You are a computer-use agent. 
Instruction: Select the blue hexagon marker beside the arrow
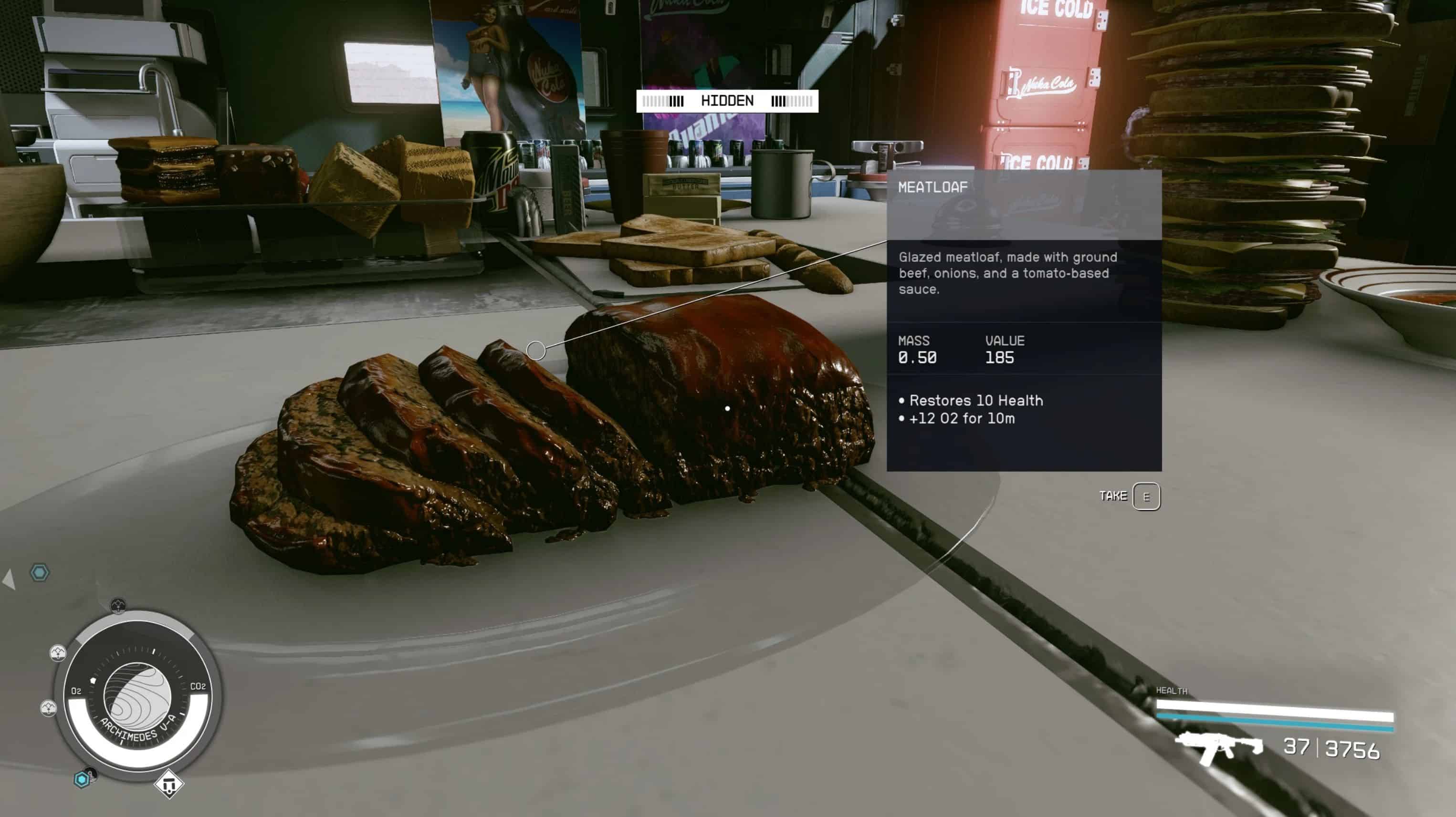pos(40,572)
